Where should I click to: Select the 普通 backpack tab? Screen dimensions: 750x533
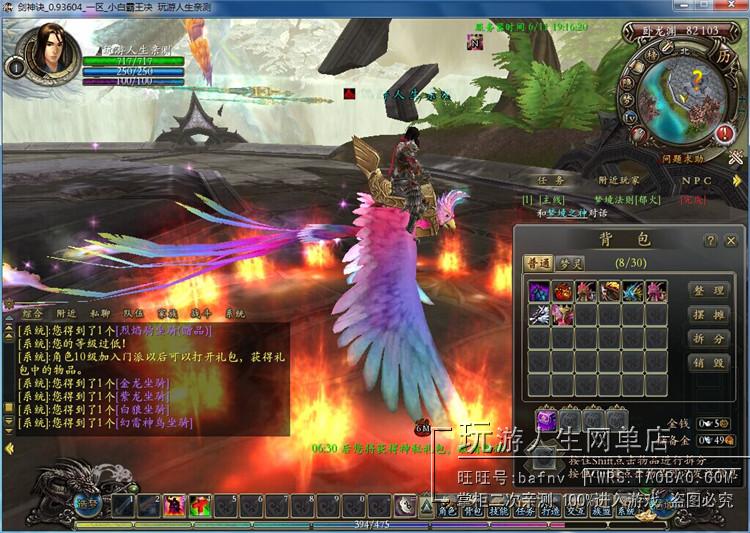[538, 263]
